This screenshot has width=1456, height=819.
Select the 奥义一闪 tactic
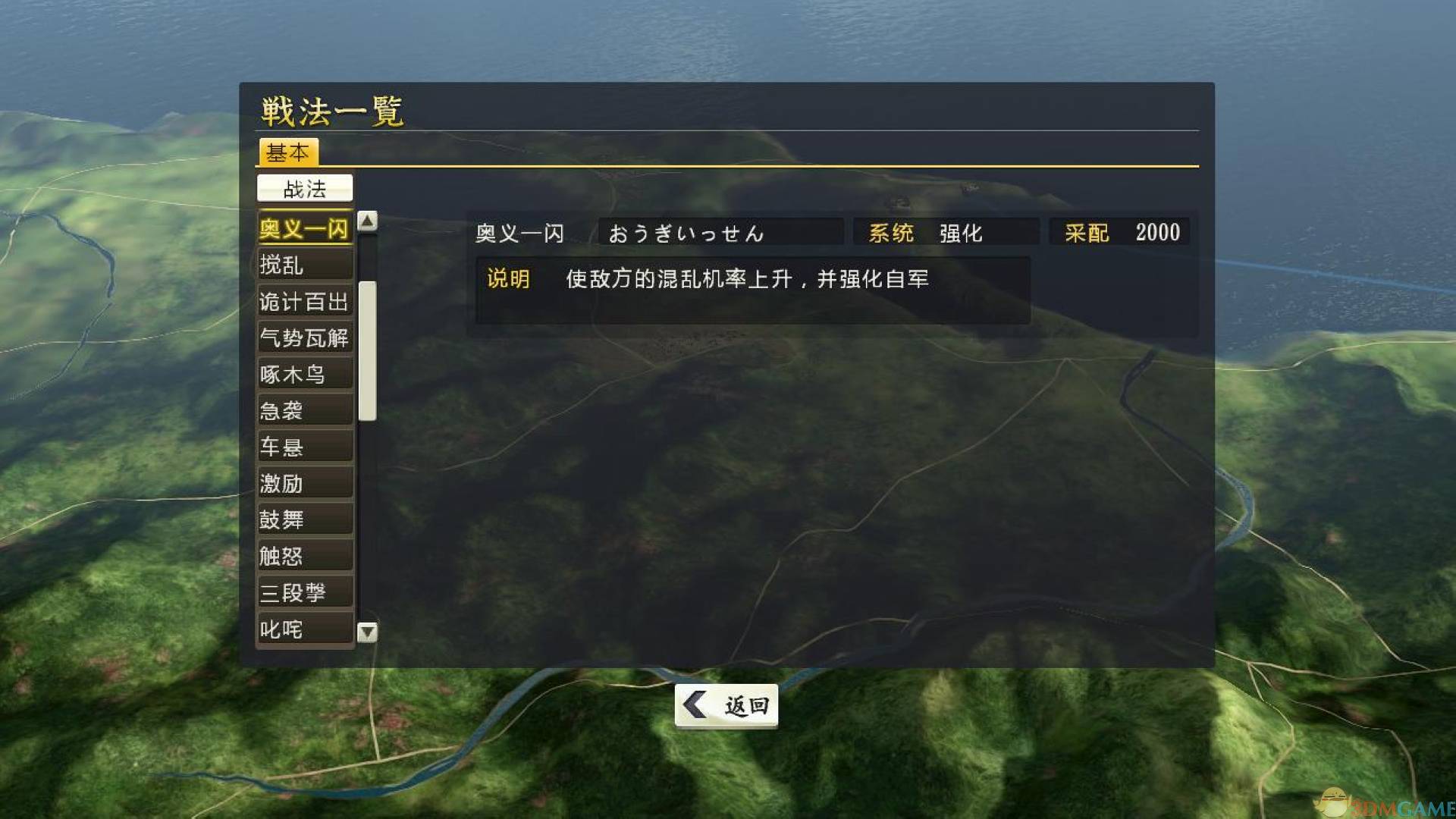(303, 228)
